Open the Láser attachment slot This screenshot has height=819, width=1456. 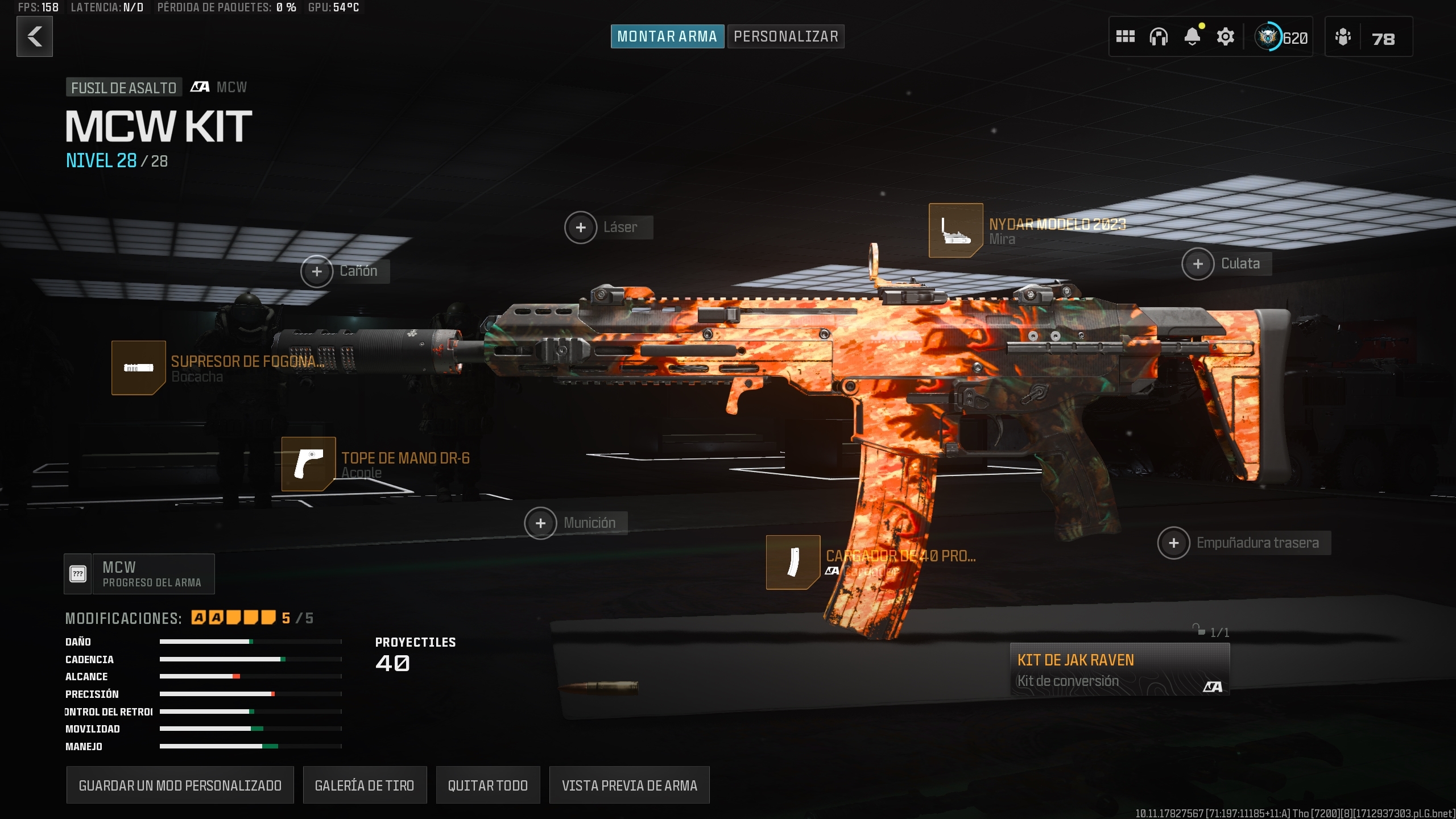tap(581, 227)
